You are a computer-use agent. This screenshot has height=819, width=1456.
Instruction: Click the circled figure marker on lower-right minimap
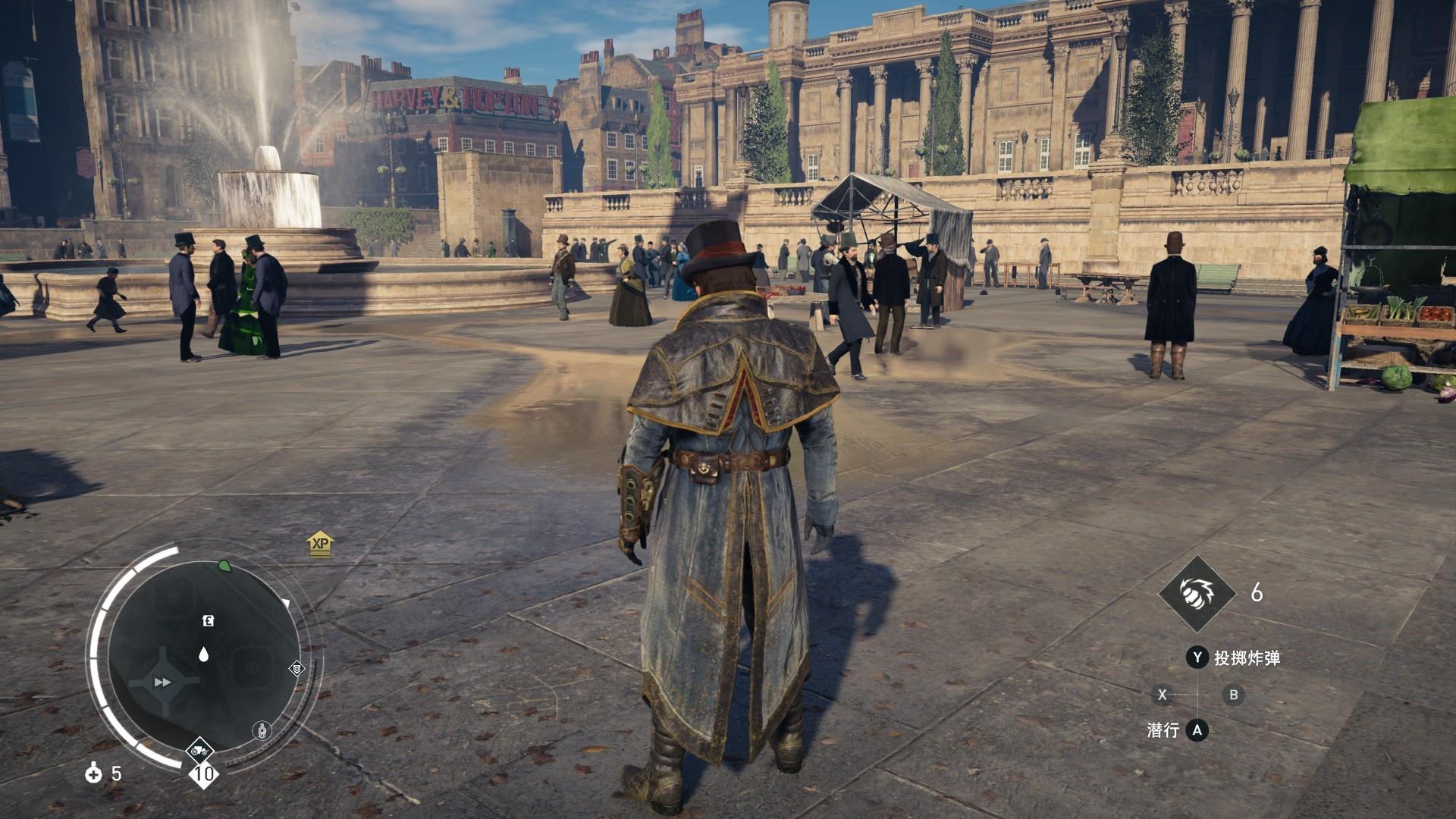(x=262, y=730)
